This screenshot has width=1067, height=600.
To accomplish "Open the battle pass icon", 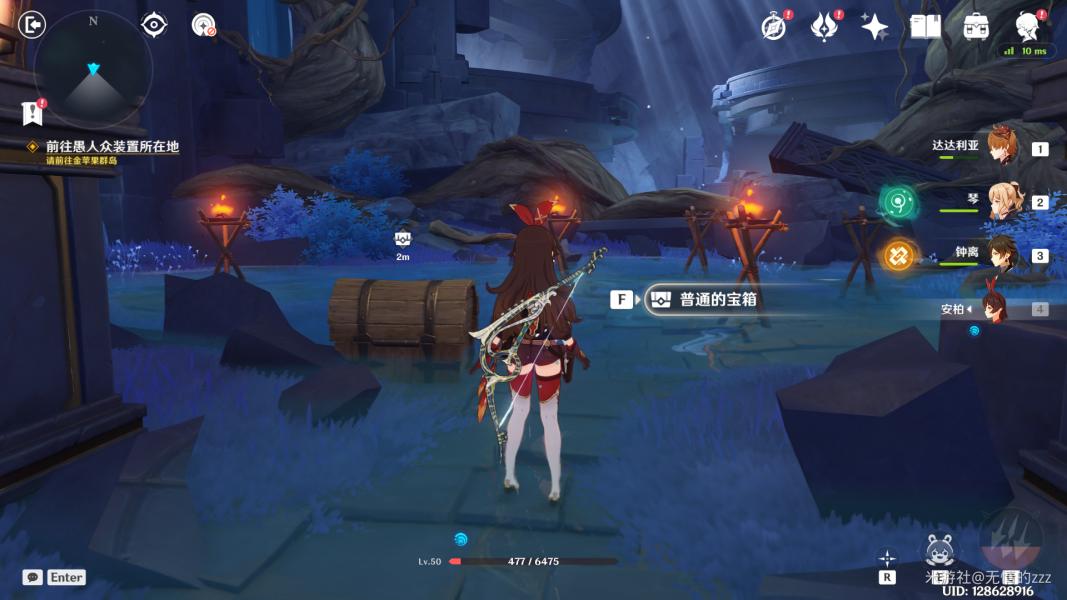I will pyautogui.click(x=824, y=27).
